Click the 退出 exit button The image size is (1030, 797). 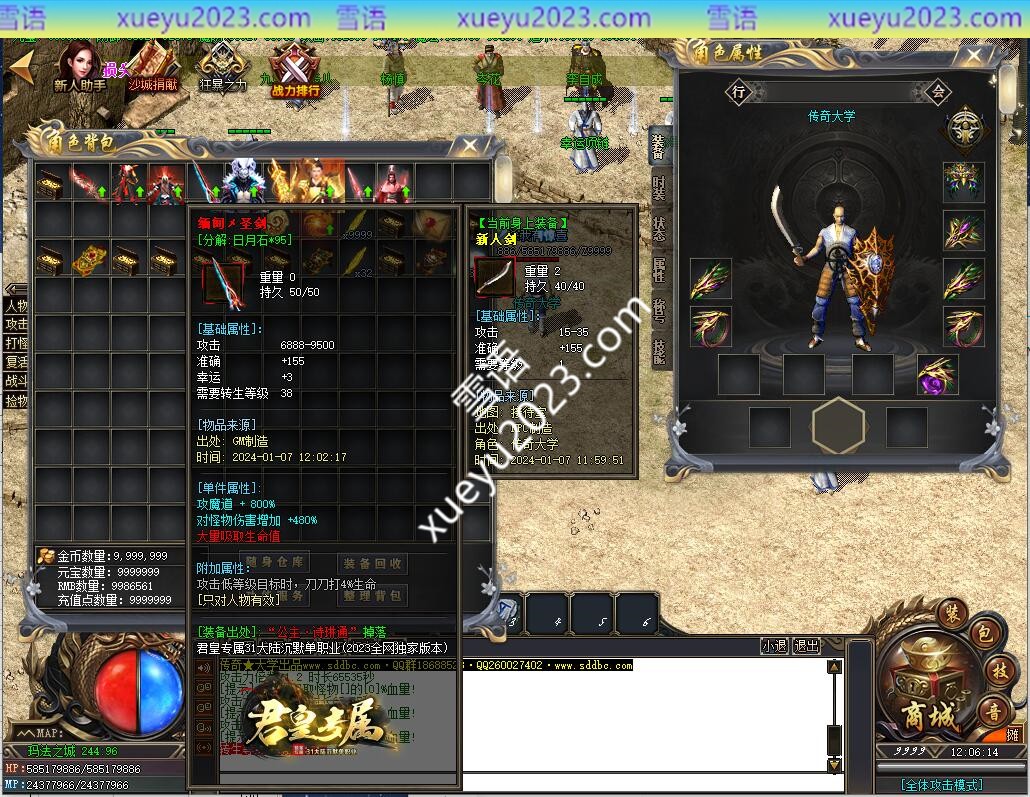click(806, 646)
